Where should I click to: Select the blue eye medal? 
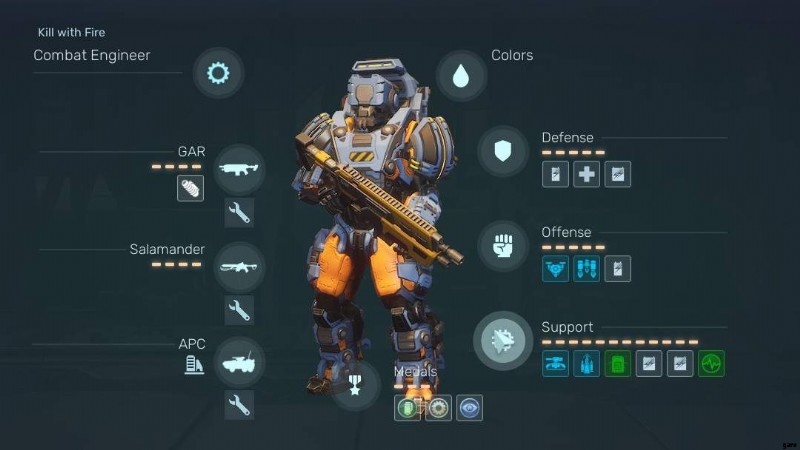pyautogui.click(x=469, y=407)
